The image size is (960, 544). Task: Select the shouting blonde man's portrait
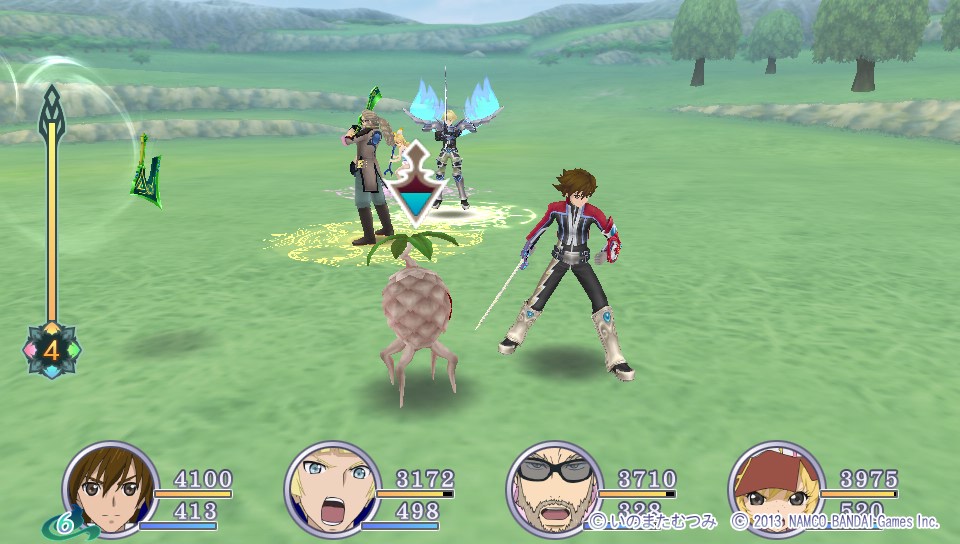click(332, 489)
